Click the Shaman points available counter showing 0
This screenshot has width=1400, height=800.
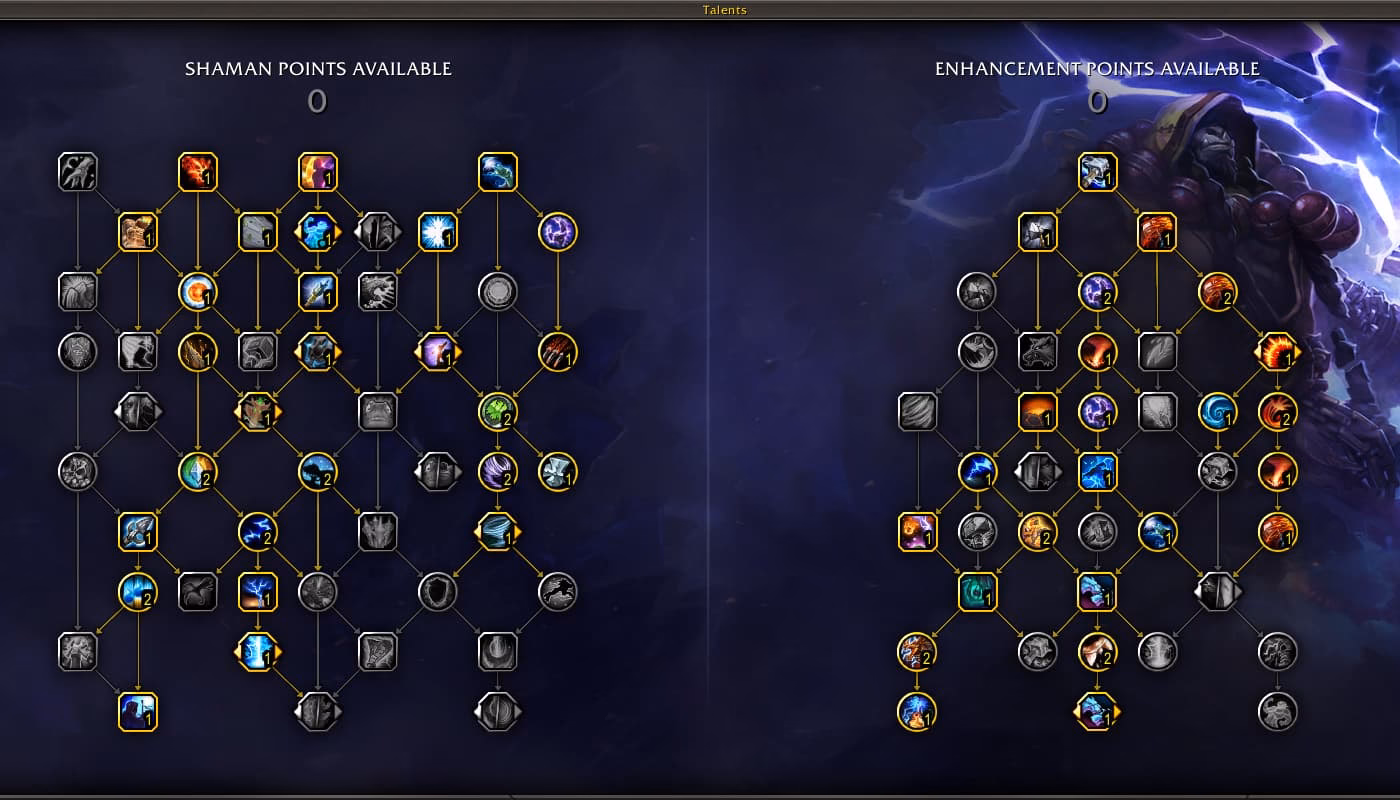318,101
